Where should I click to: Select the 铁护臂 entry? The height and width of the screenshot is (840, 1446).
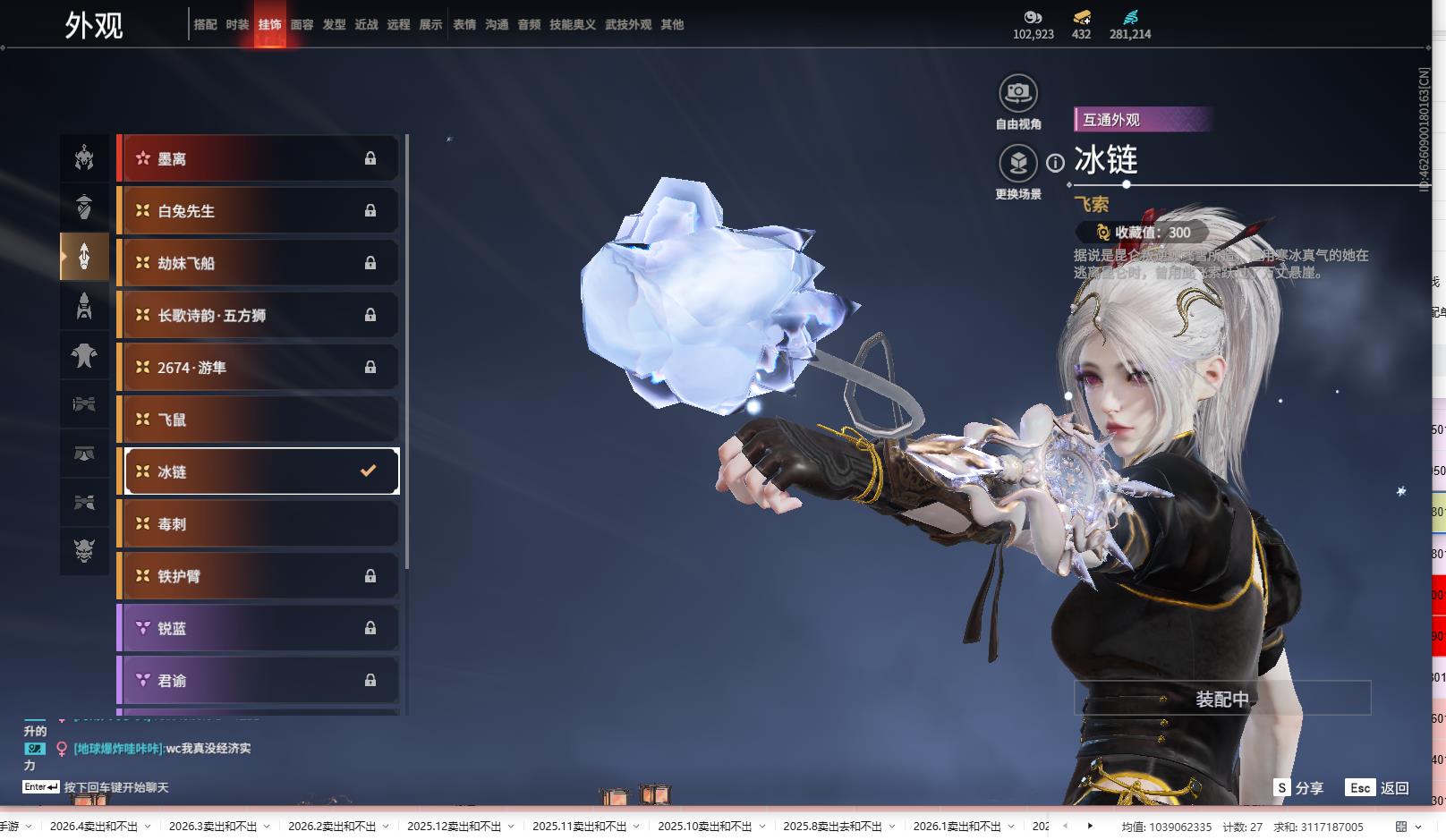pyautogui.click(x=259, y=576)
